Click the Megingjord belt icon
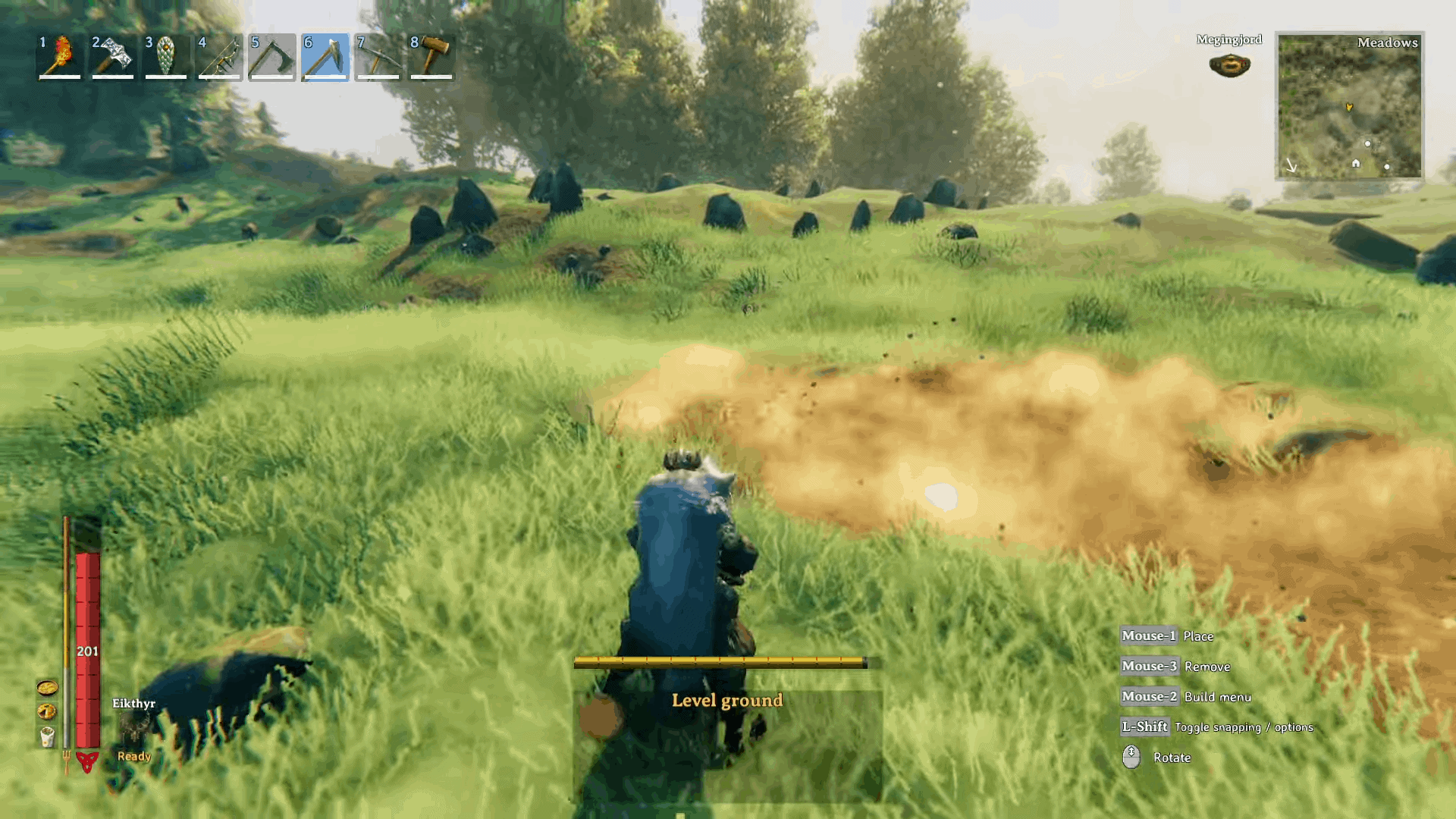 click(x=1228, y=65)
